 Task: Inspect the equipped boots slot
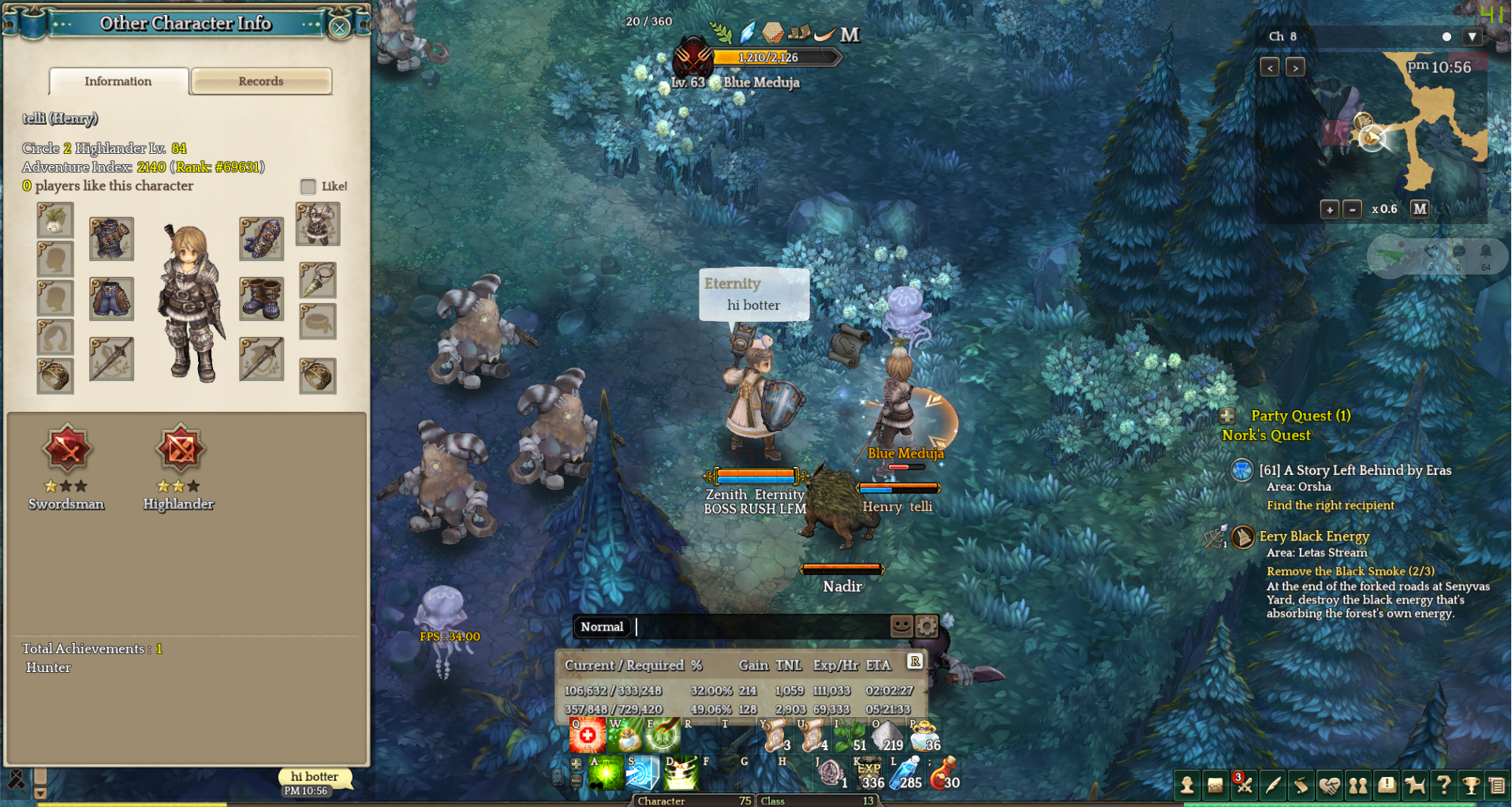pyautogui.click(x=261, y=298)
